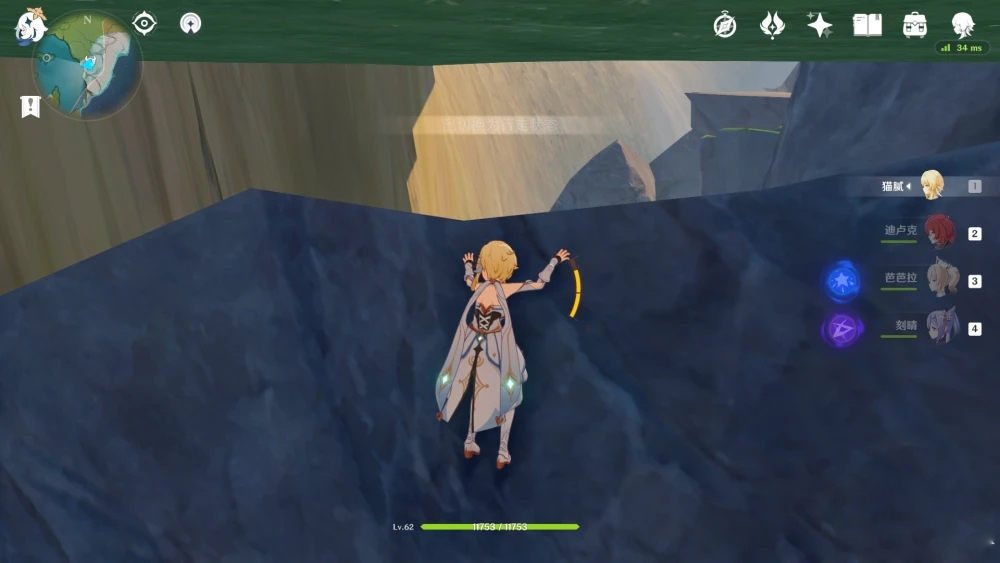This screenshot has width=1000, height=563.
Task: Trigger 芭芭拉's blue elemental burst icon
Action: click(x=842, y=281)
